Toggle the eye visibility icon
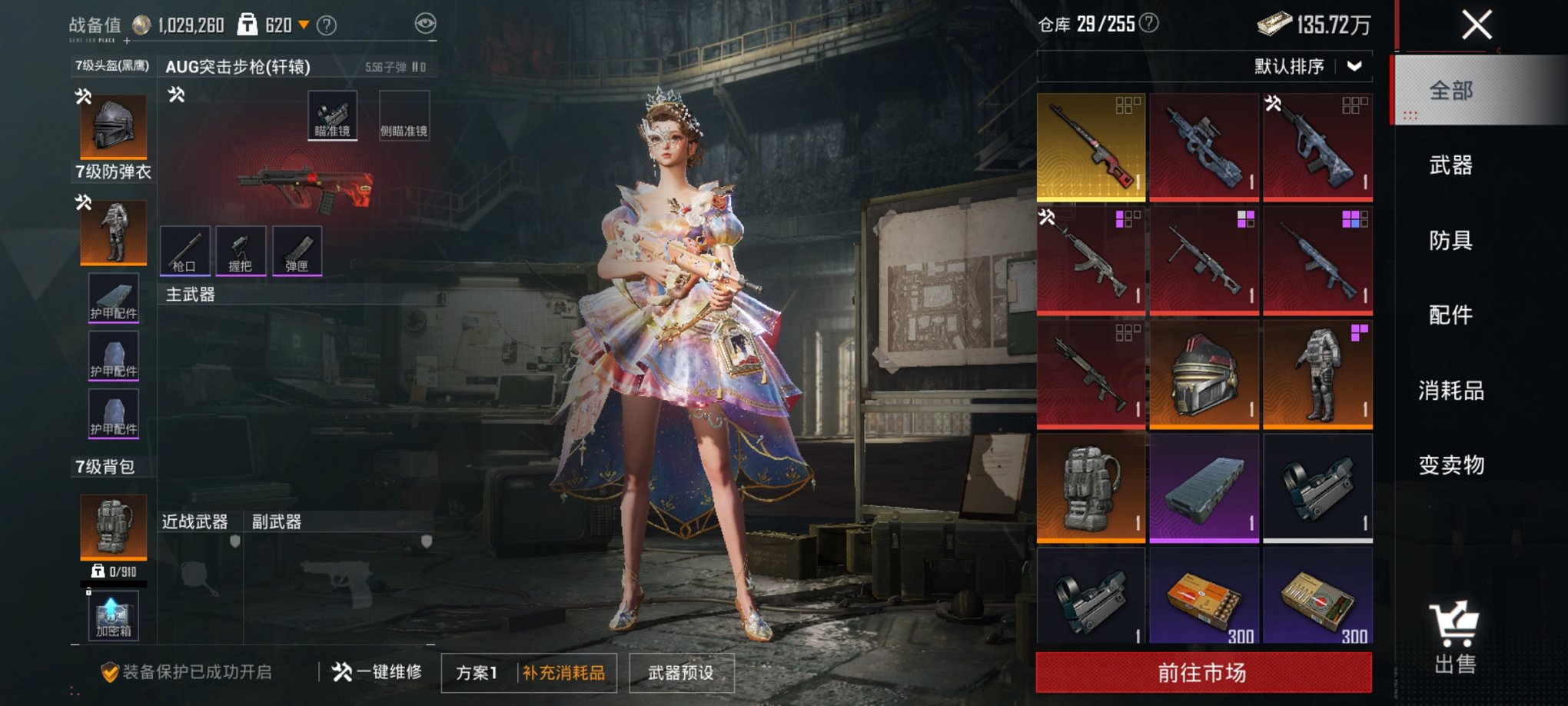 (425, 24)
